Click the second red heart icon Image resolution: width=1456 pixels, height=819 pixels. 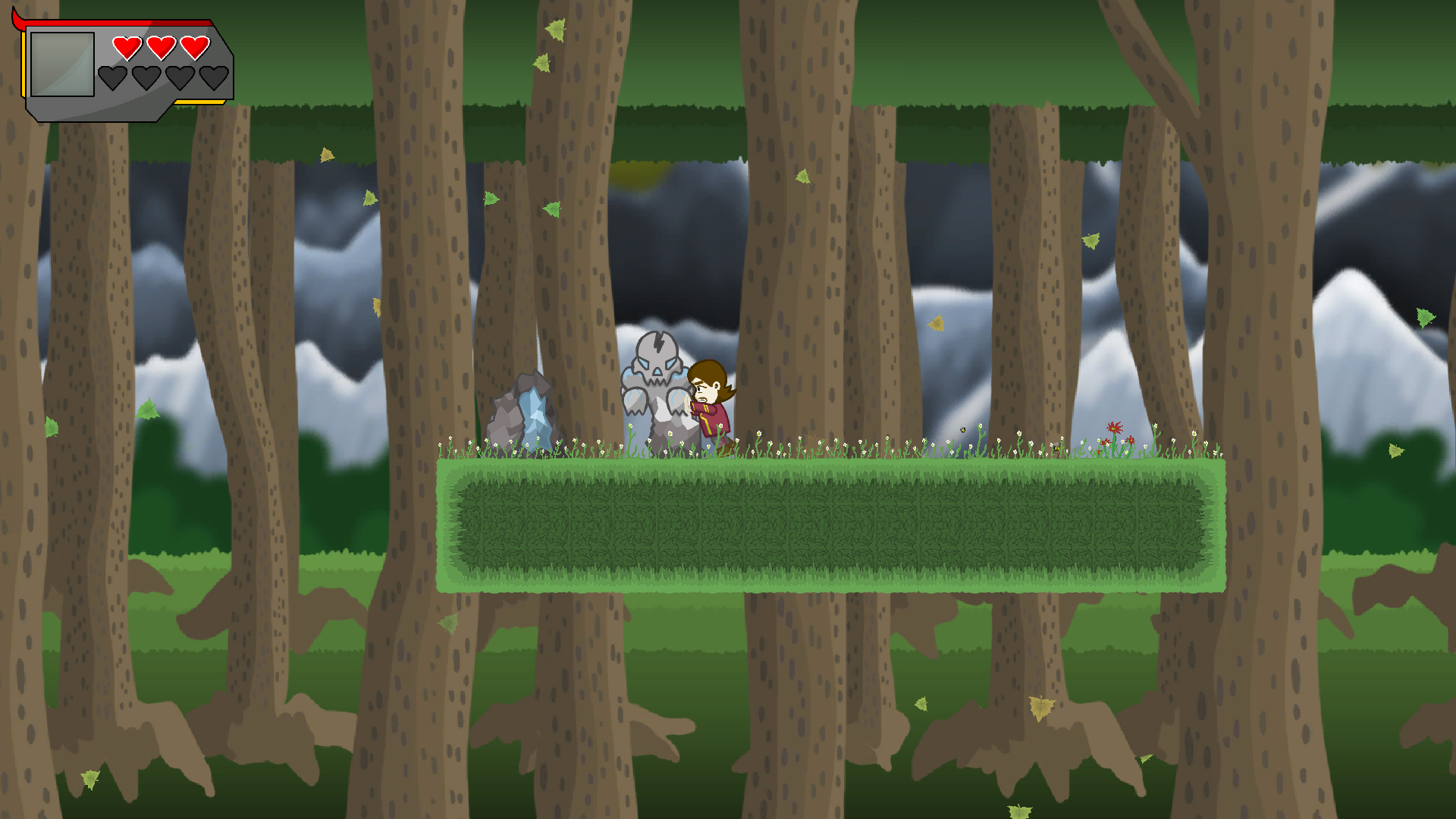coord(162,47)
